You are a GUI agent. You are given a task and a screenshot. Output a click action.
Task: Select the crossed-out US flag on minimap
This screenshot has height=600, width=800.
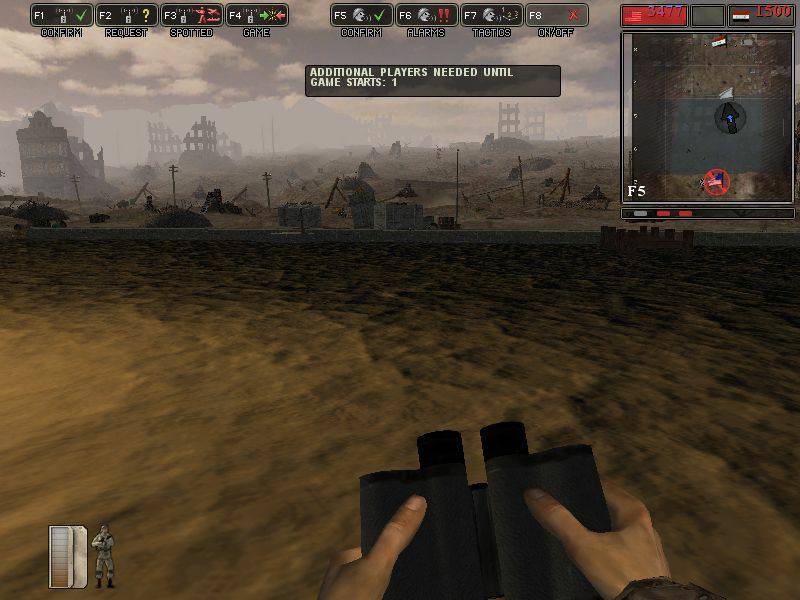[x=715, y=182]
